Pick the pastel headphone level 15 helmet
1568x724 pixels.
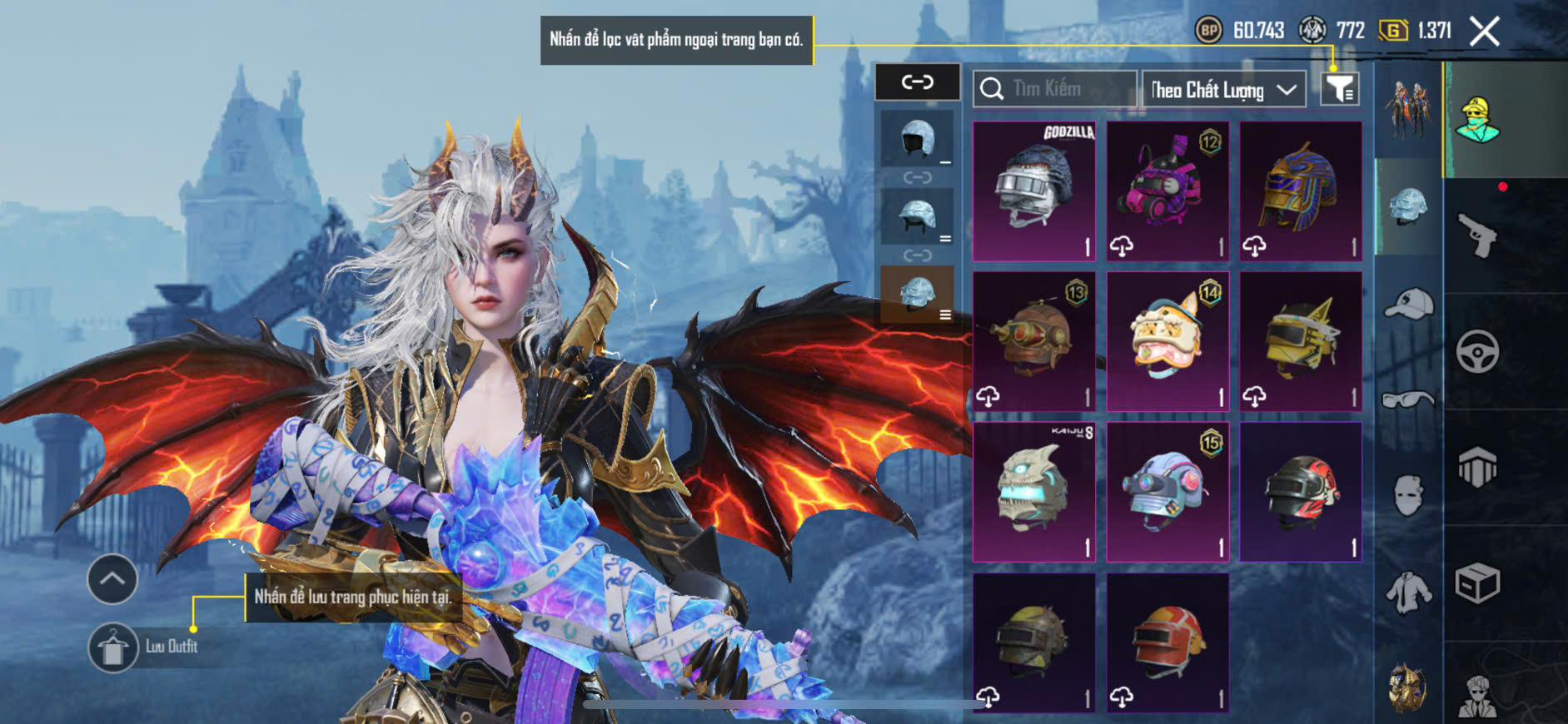click(1167, 491)
